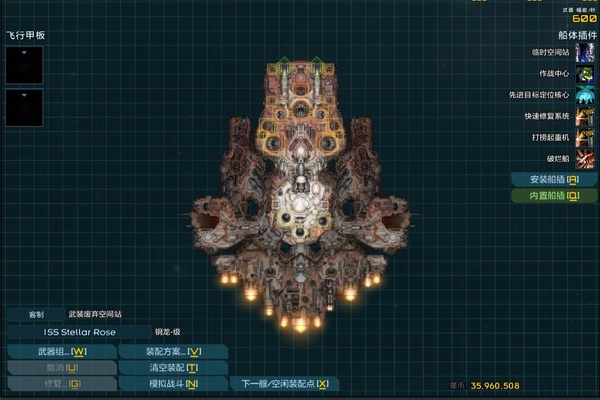600x400 pixels.
Task: Start a 模拟战斗 simulated battle
Action: coord(173,384)
